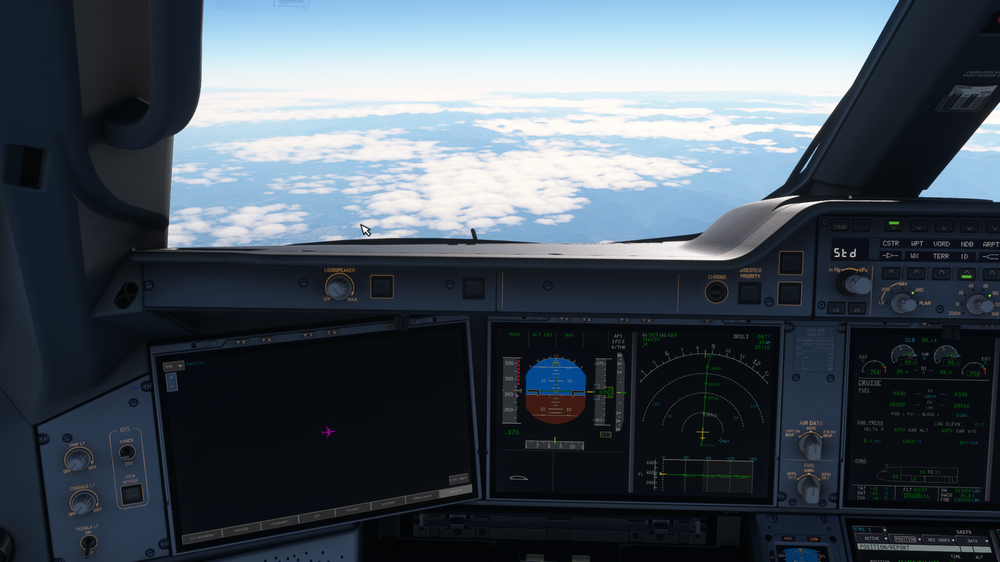Activate the TAXI button above the Std display
The image size is (1000, 562).
[x=839, y=226]
